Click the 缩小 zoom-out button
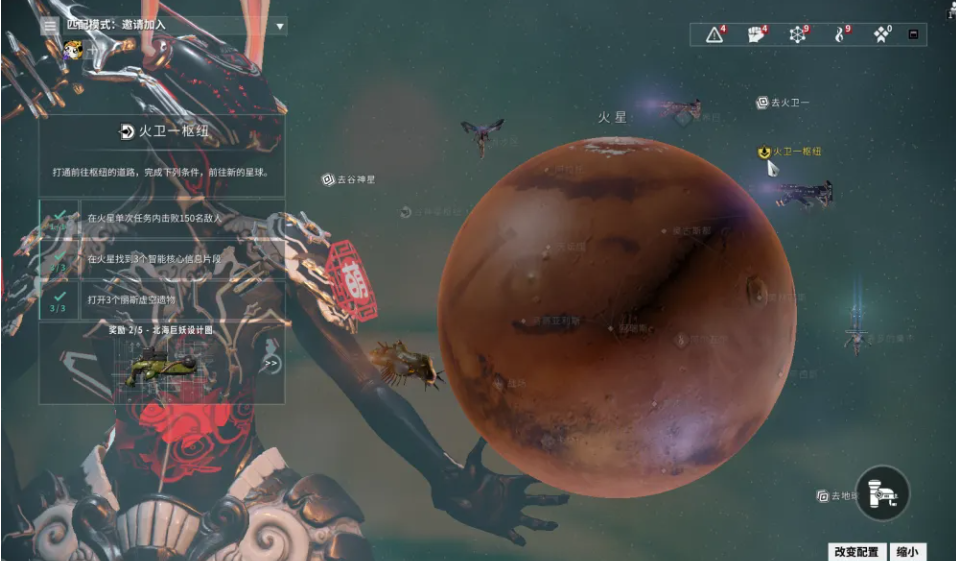The width and height of the screenshot is (956, 561). tap(907, 552)
